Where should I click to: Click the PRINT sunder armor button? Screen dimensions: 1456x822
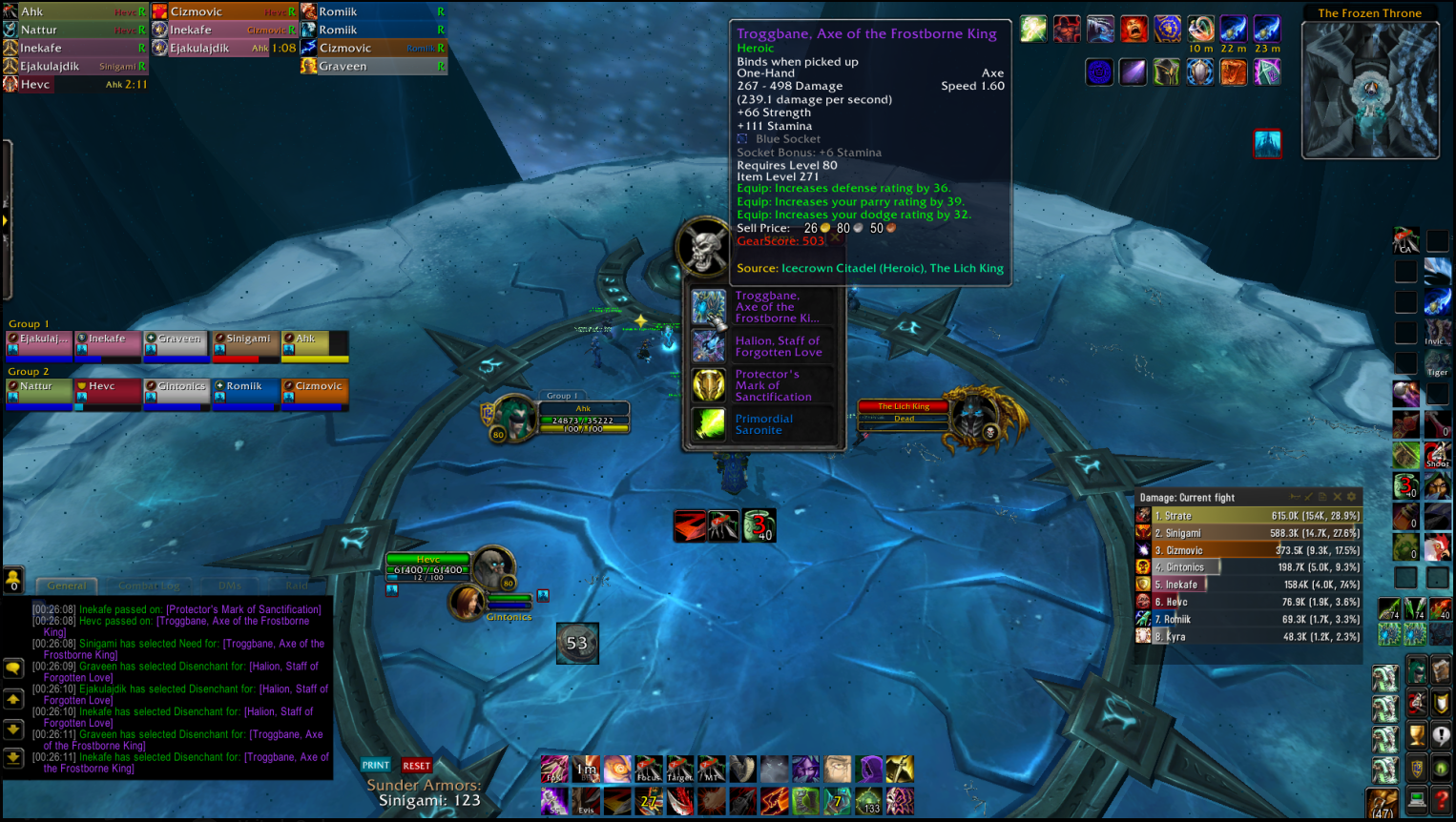[376, 765]
